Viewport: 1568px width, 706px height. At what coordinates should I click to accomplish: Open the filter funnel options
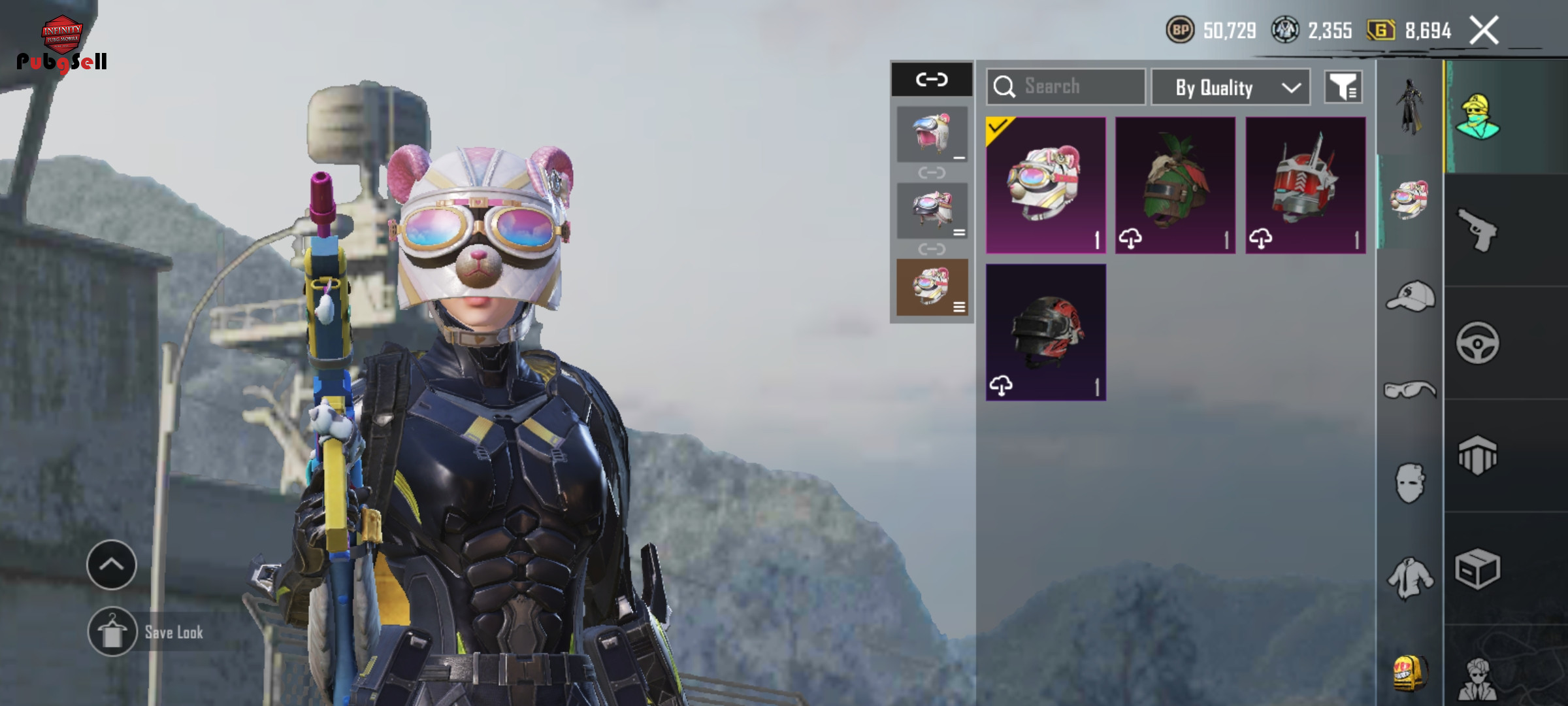[1343, 87]
